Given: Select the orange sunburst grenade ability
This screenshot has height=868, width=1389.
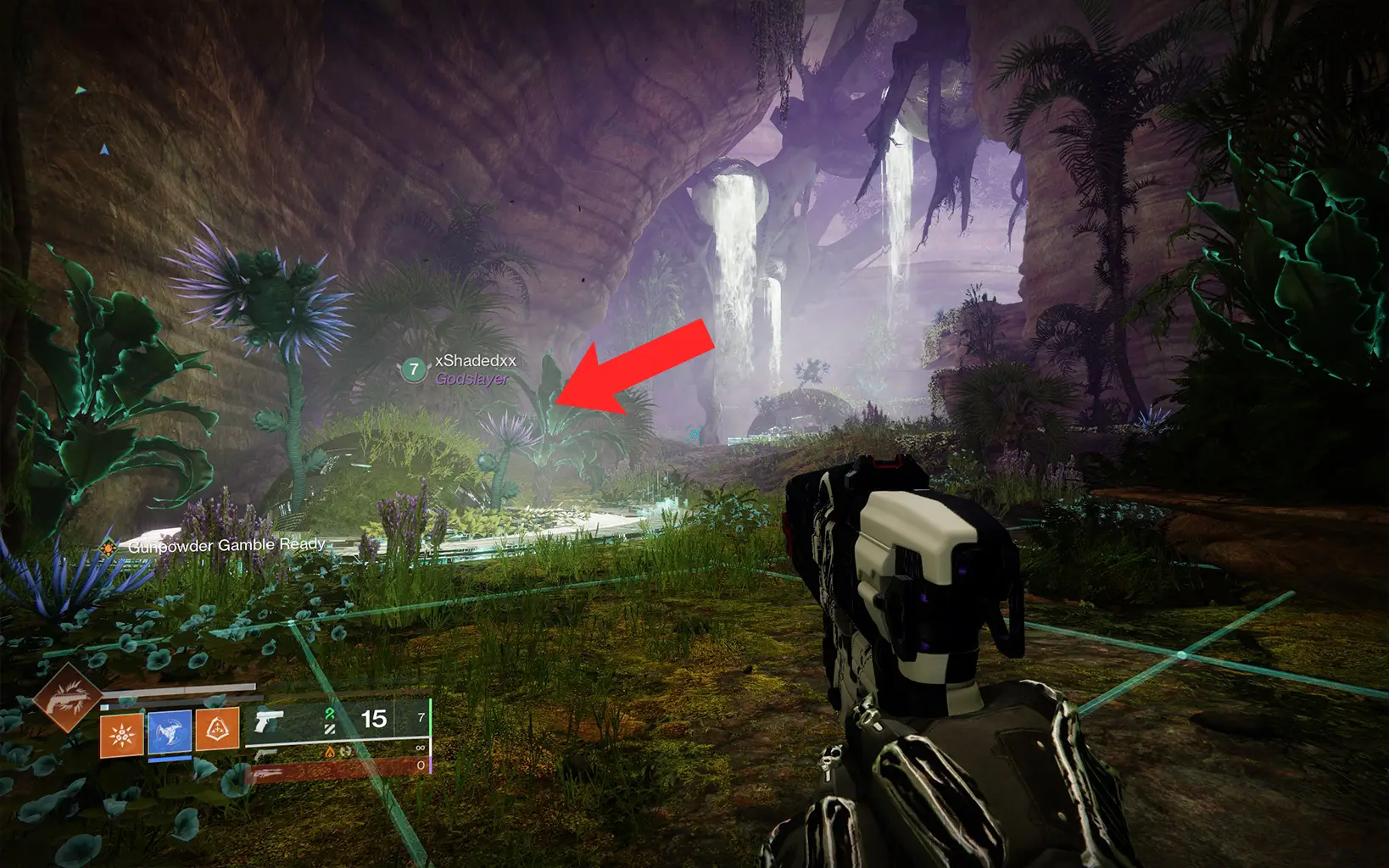Looking at the screenshot, I should (121, 734).
